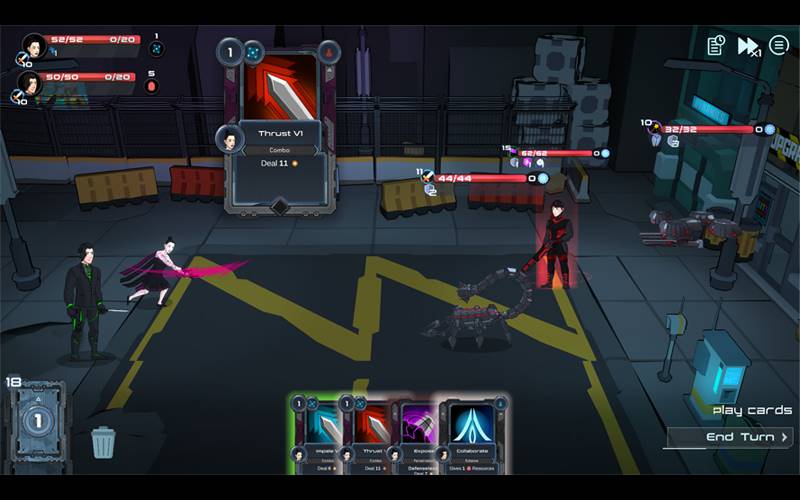Open the hamburger menu
This screenshot has width=800, height=500.
[x=779, y=45]
